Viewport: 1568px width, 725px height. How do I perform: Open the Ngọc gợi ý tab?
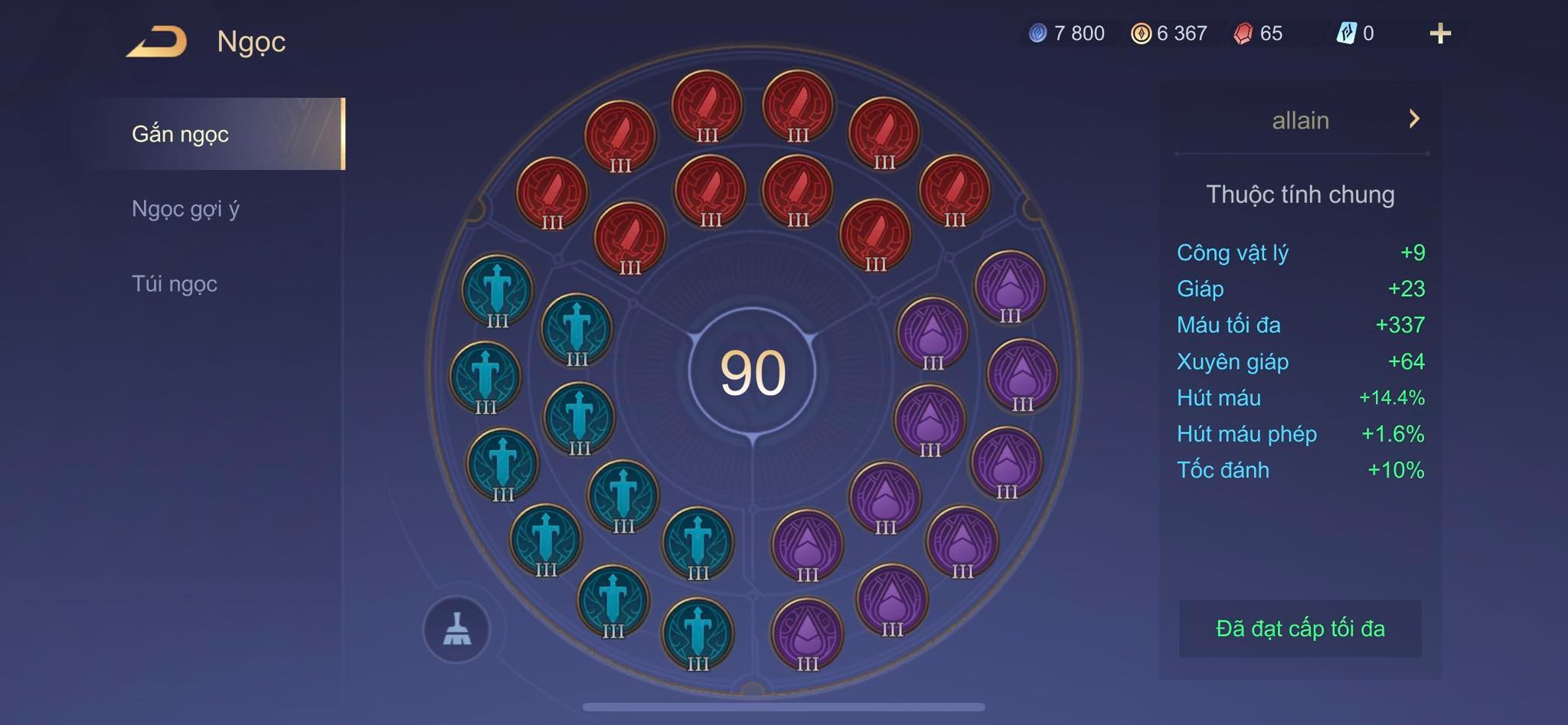point(185,209)
